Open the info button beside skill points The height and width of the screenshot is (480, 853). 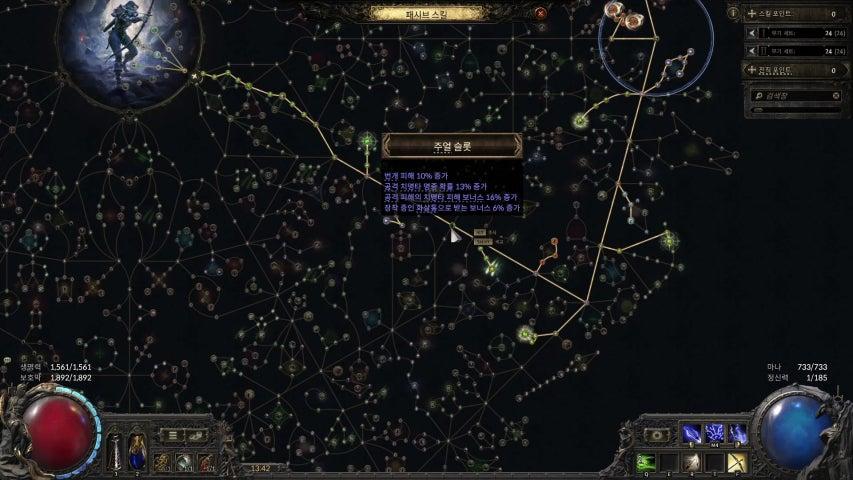(735, 14)
